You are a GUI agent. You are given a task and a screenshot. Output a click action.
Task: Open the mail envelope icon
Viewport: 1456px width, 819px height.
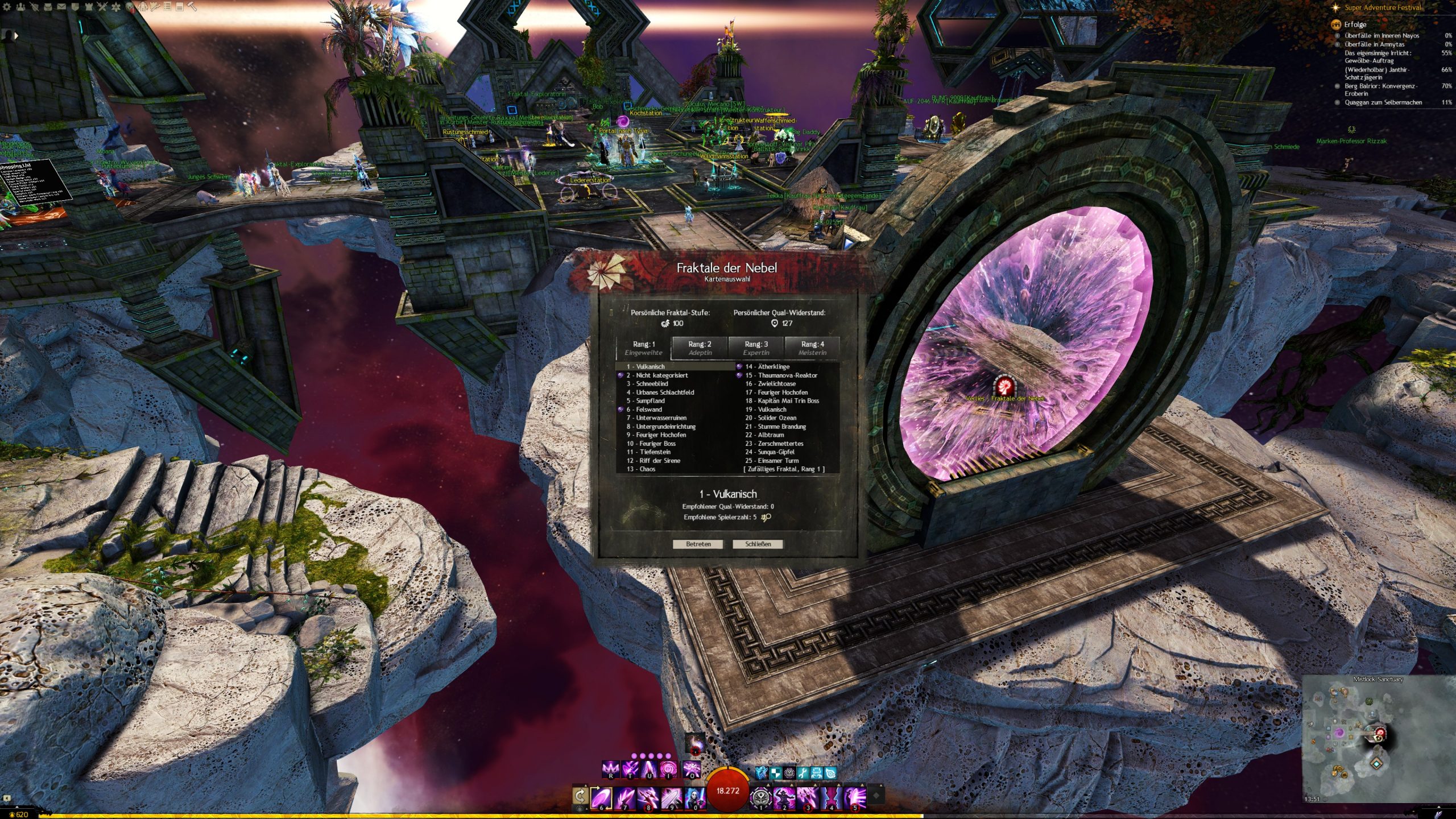point(61,7)
